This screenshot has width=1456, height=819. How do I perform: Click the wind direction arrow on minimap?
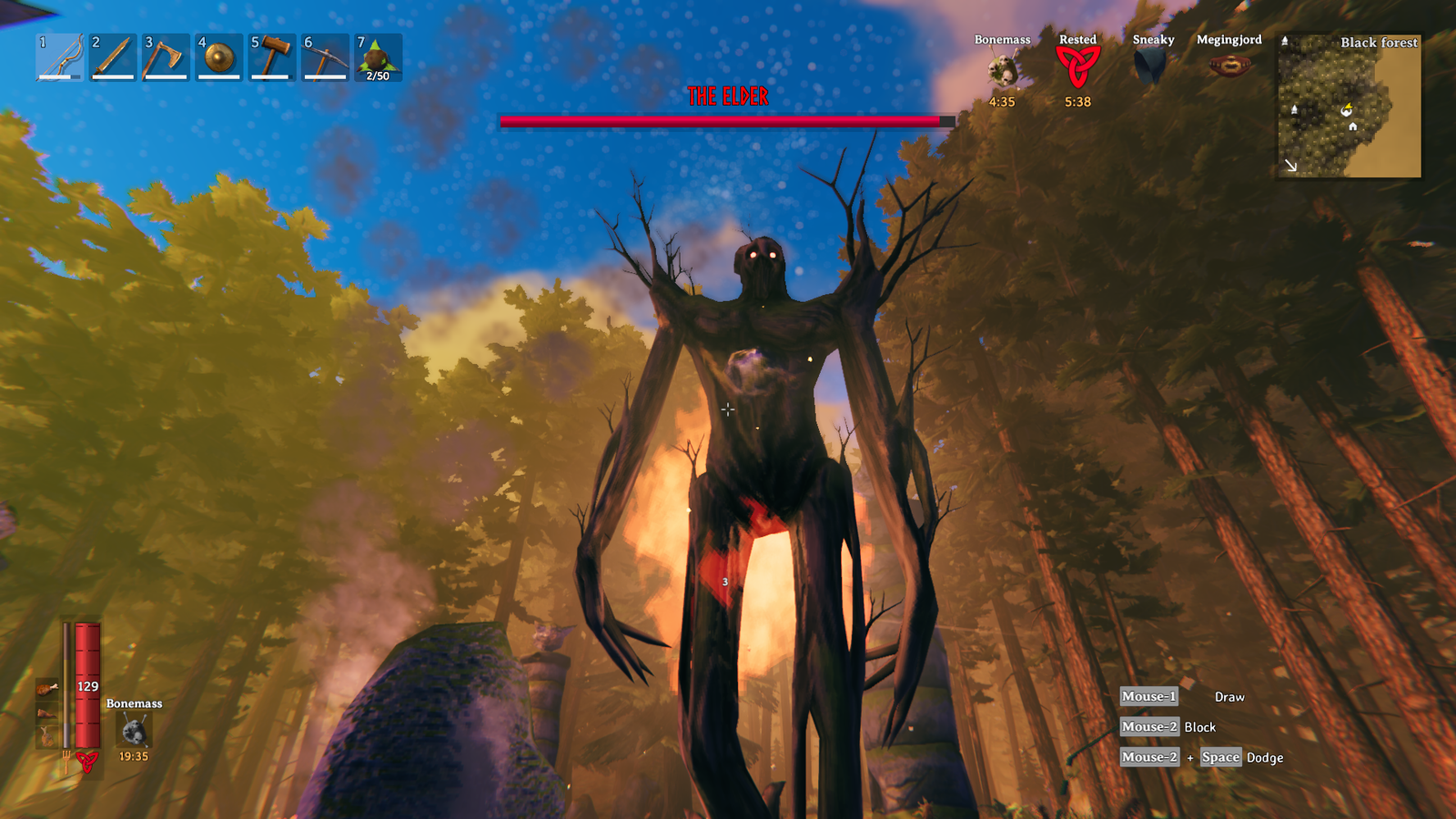coord(1290,165)
